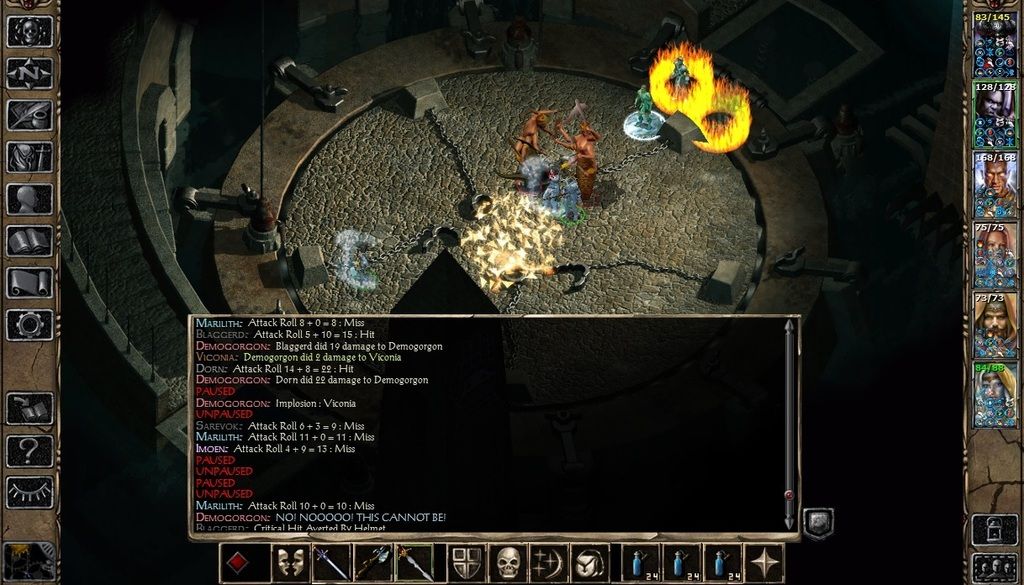This screenshot has height=585, width=1024.
Task: Activate the skull ability button
Action: pyautogui.click(x=508, y=563)
